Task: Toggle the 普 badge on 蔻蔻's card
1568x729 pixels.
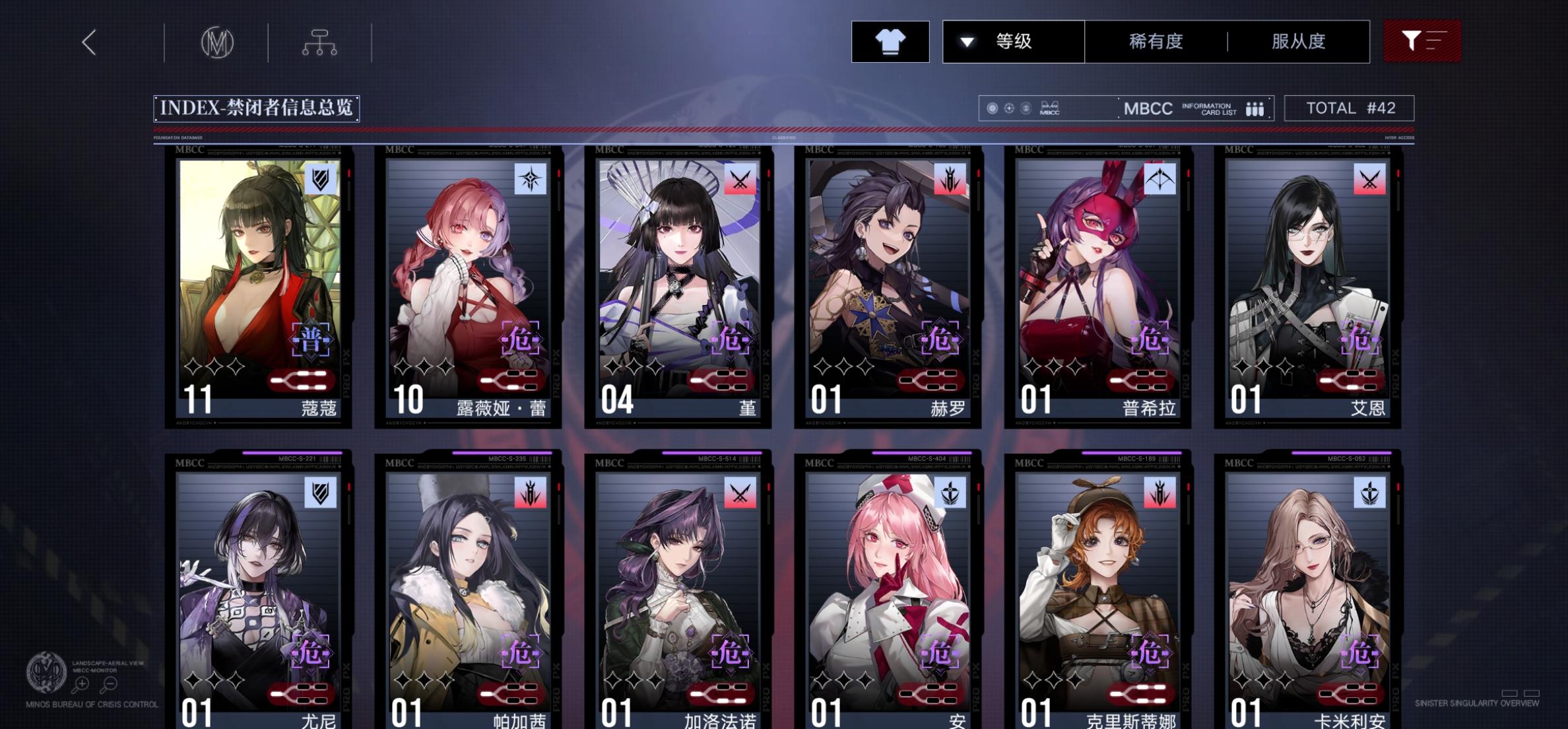Action: (311, 340)
